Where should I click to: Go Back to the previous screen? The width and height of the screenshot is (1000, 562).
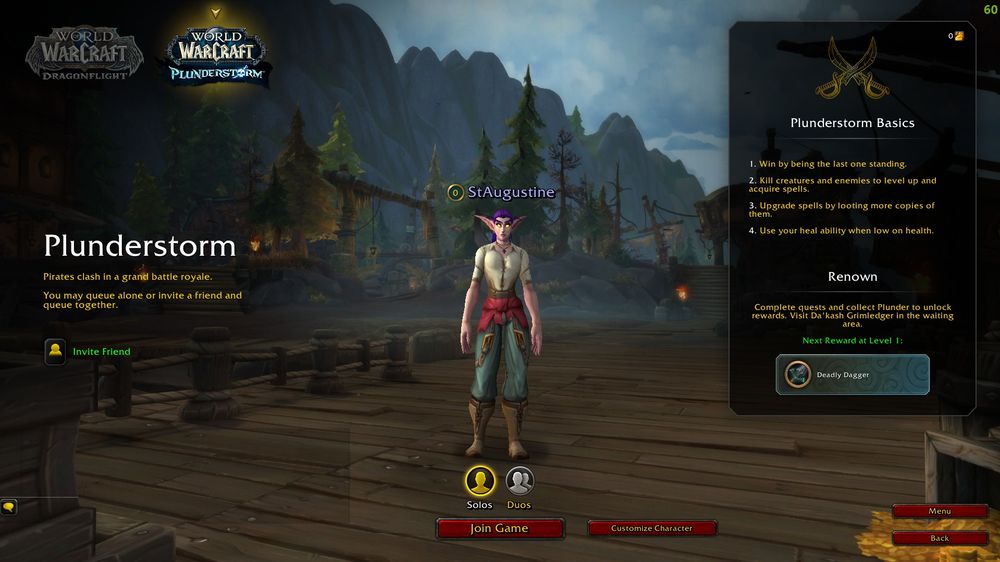point(939,538)
